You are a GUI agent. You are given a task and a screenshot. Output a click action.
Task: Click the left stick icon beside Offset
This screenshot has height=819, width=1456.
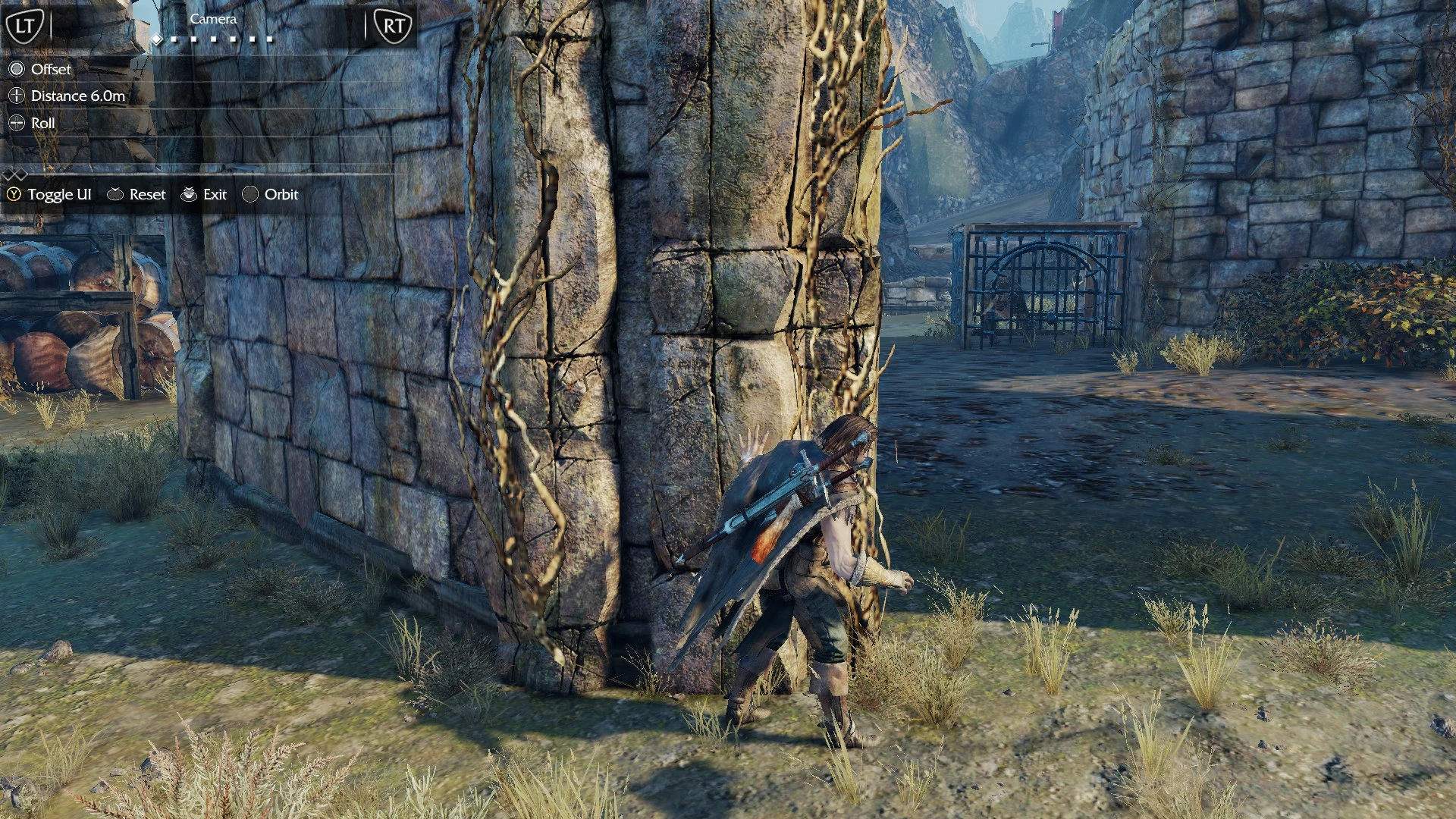pos(17,70)
